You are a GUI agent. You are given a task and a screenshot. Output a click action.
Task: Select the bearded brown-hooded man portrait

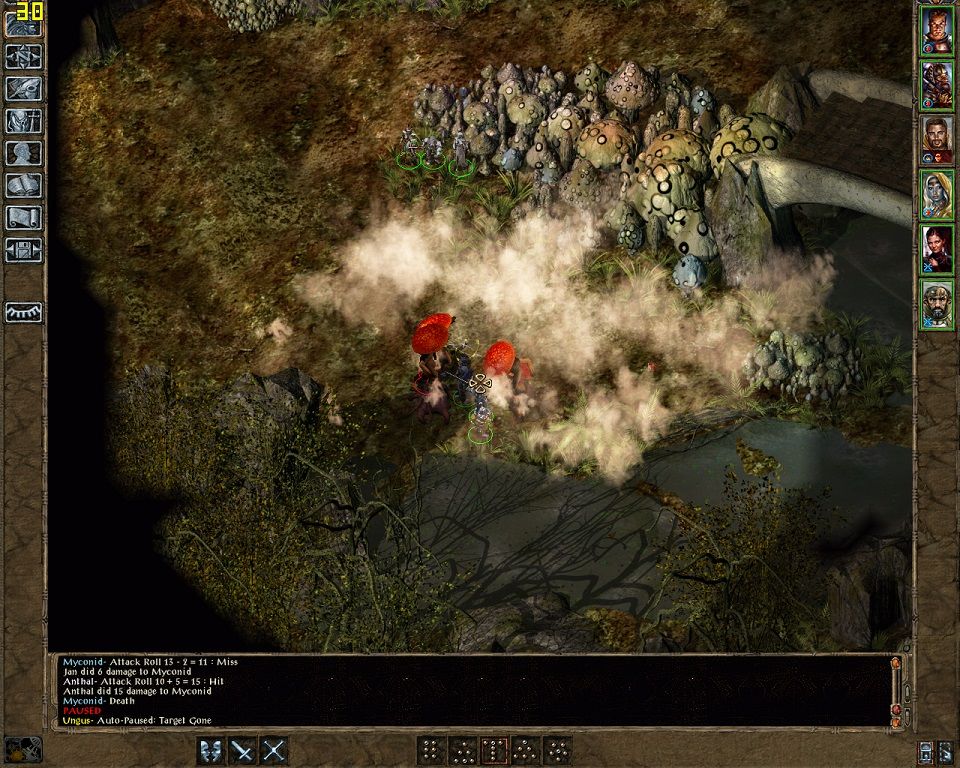click(x=937, y=140)
